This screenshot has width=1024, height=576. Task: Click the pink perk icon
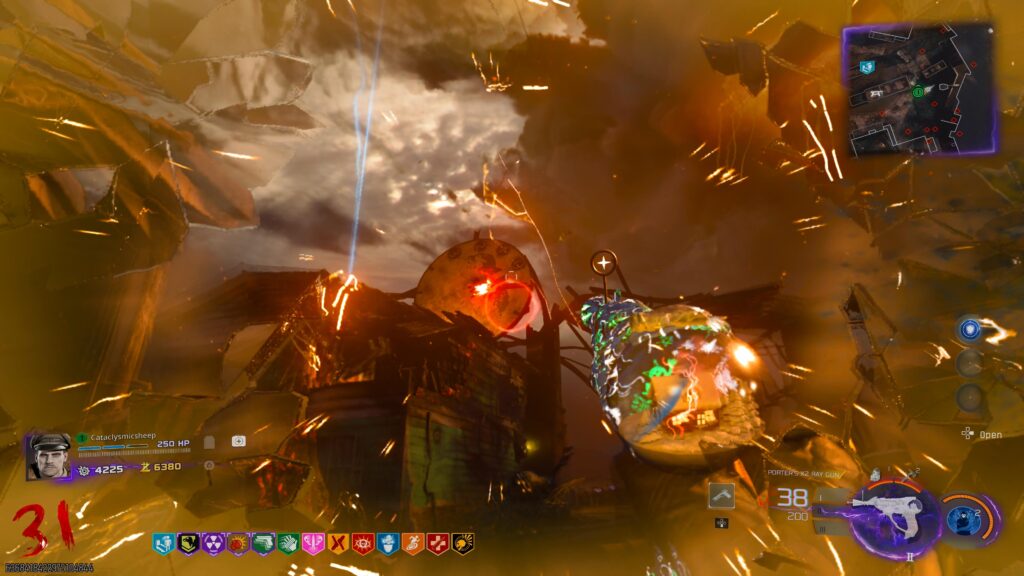[x=312, y=543]
